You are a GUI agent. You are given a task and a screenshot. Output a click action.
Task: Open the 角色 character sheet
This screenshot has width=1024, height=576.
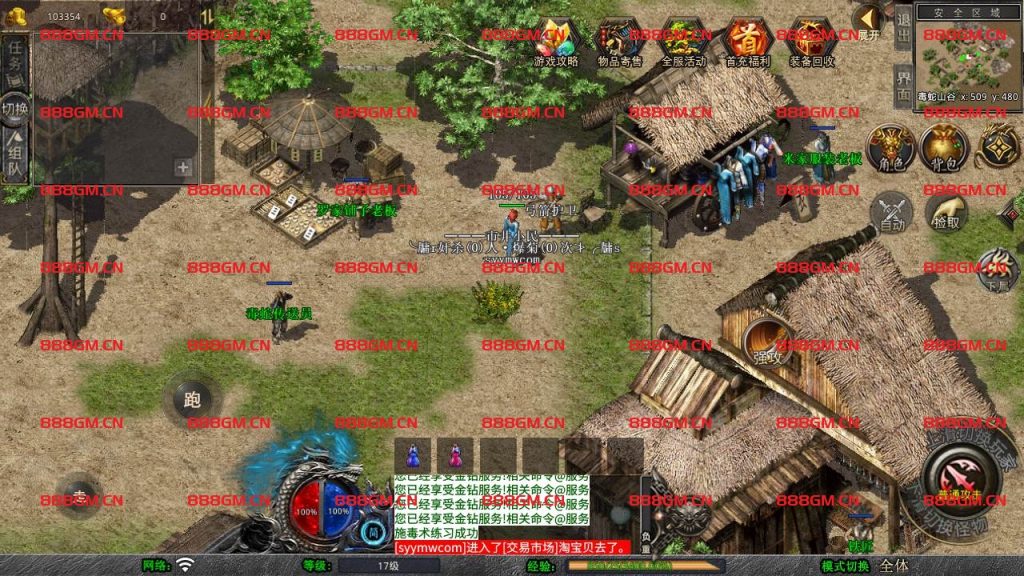[x=890, y=148]
